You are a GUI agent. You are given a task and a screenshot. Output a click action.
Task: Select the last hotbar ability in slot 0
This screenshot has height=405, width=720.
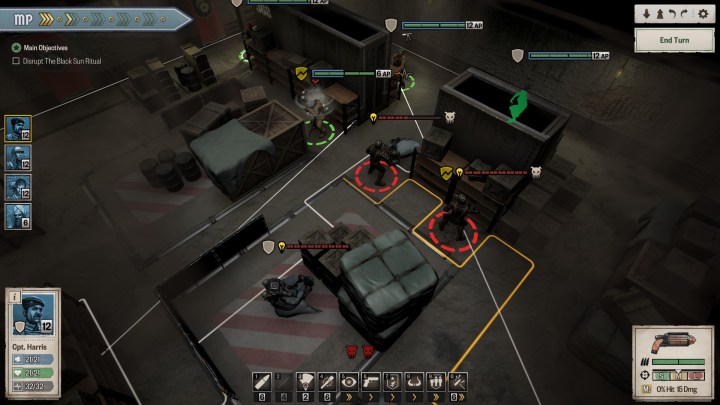(457, 380)
